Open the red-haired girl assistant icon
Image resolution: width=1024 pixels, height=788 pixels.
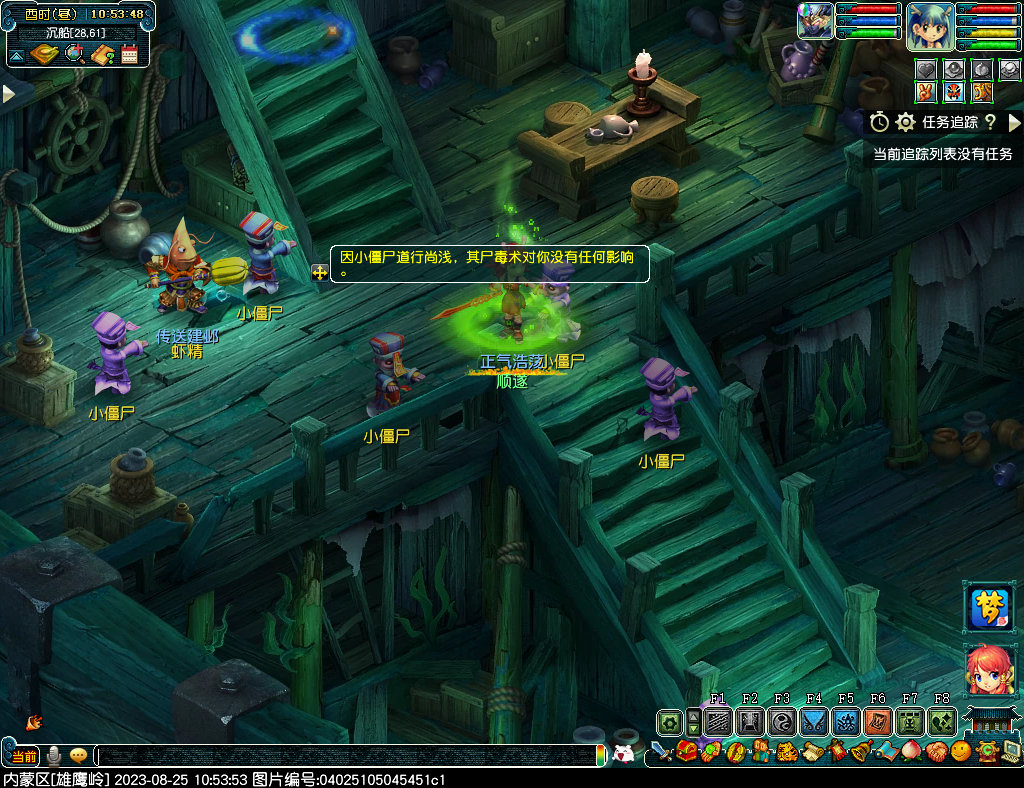point(988,670)
